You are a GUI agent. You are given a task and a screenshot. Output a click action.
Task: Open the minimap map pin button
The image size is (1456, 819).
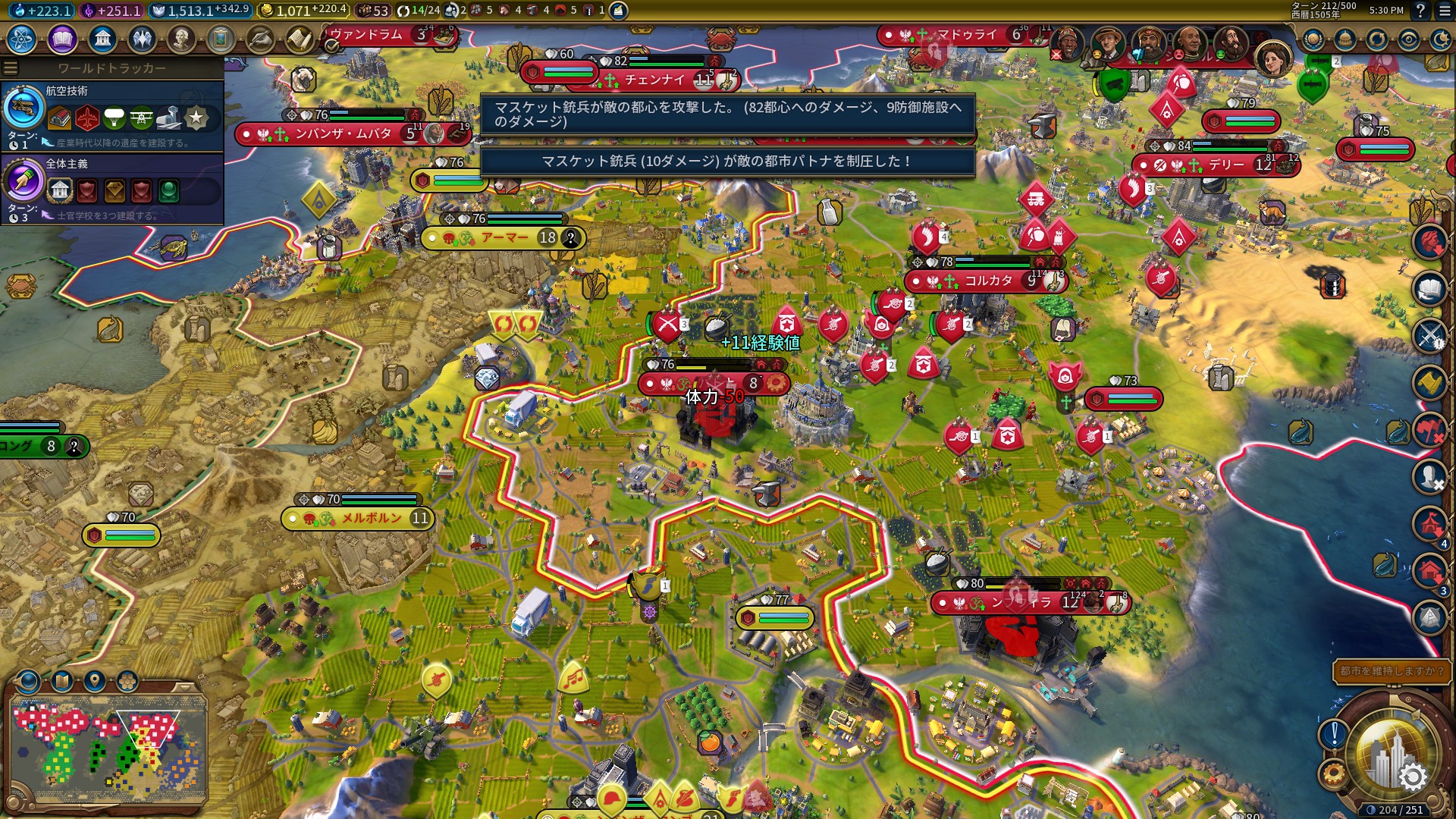click(x=94, y=681)
